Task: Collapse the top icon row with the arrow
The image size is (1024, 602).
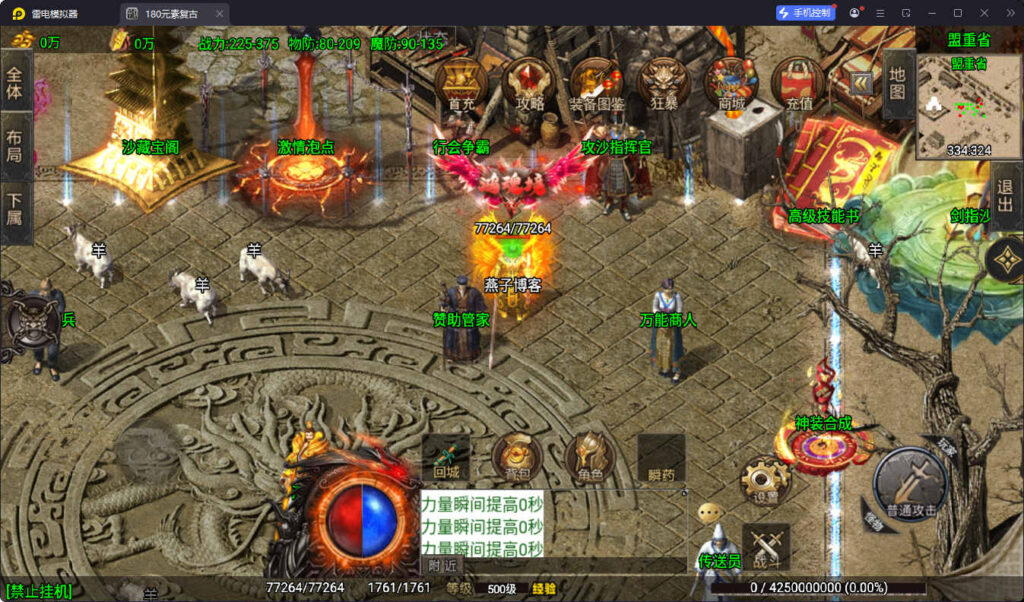Action: [859, 82]
